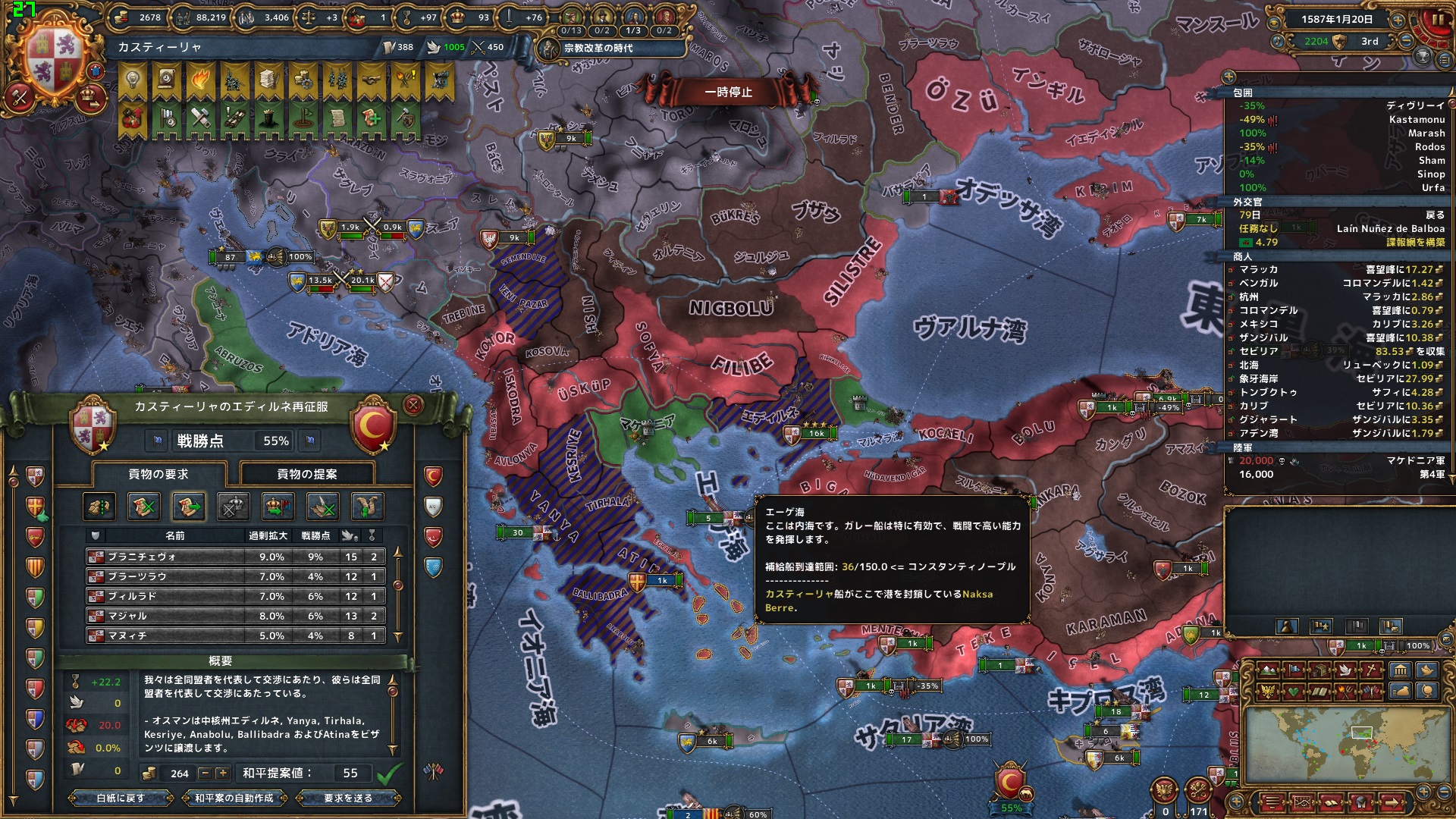The image size is (1456, 819).
Task: Click the 白紙に戻す reset button
Action: pos(121,798)
